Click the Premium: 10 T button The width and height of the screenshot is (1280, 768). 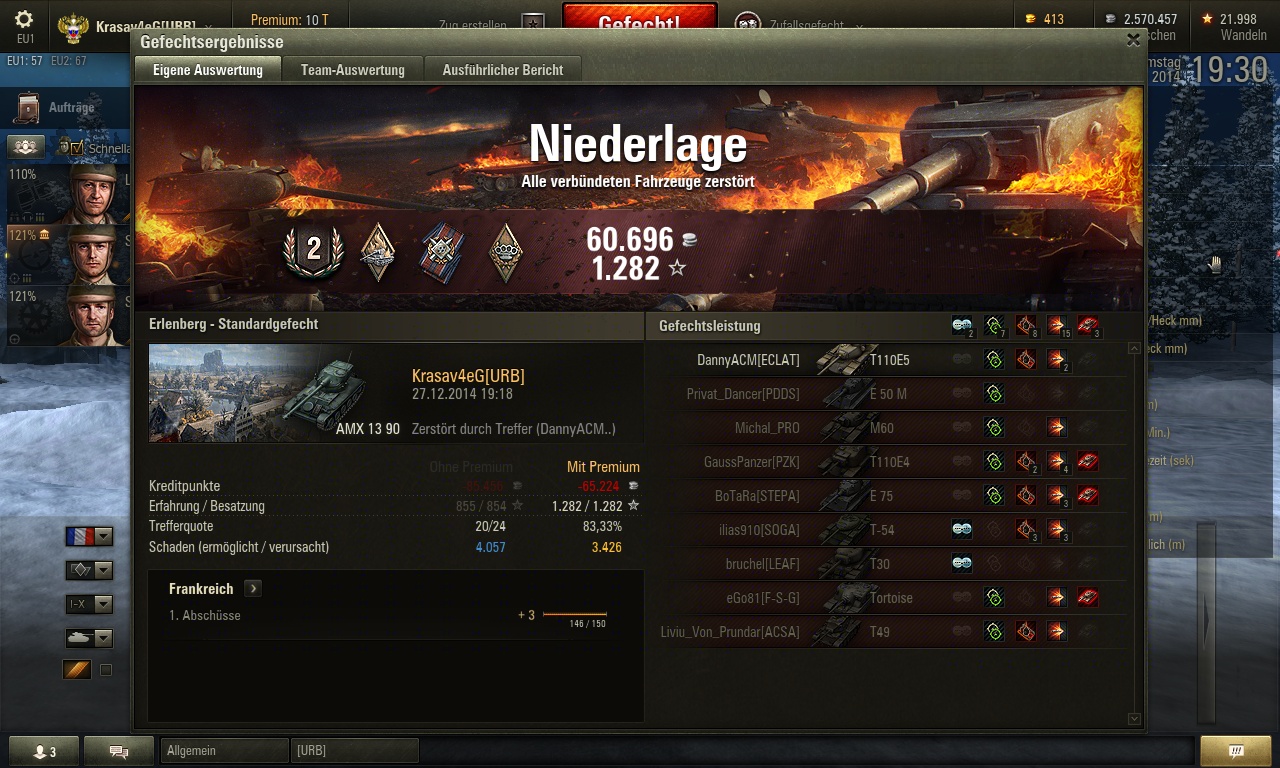[289, 20]
